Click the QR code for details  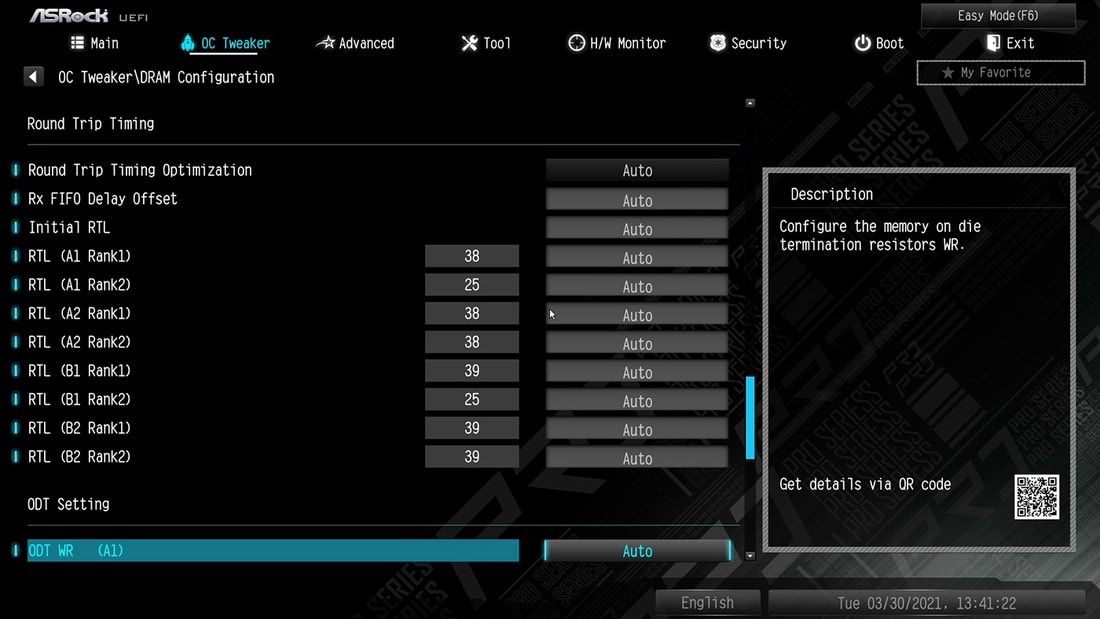click(x=1037, y=497)
